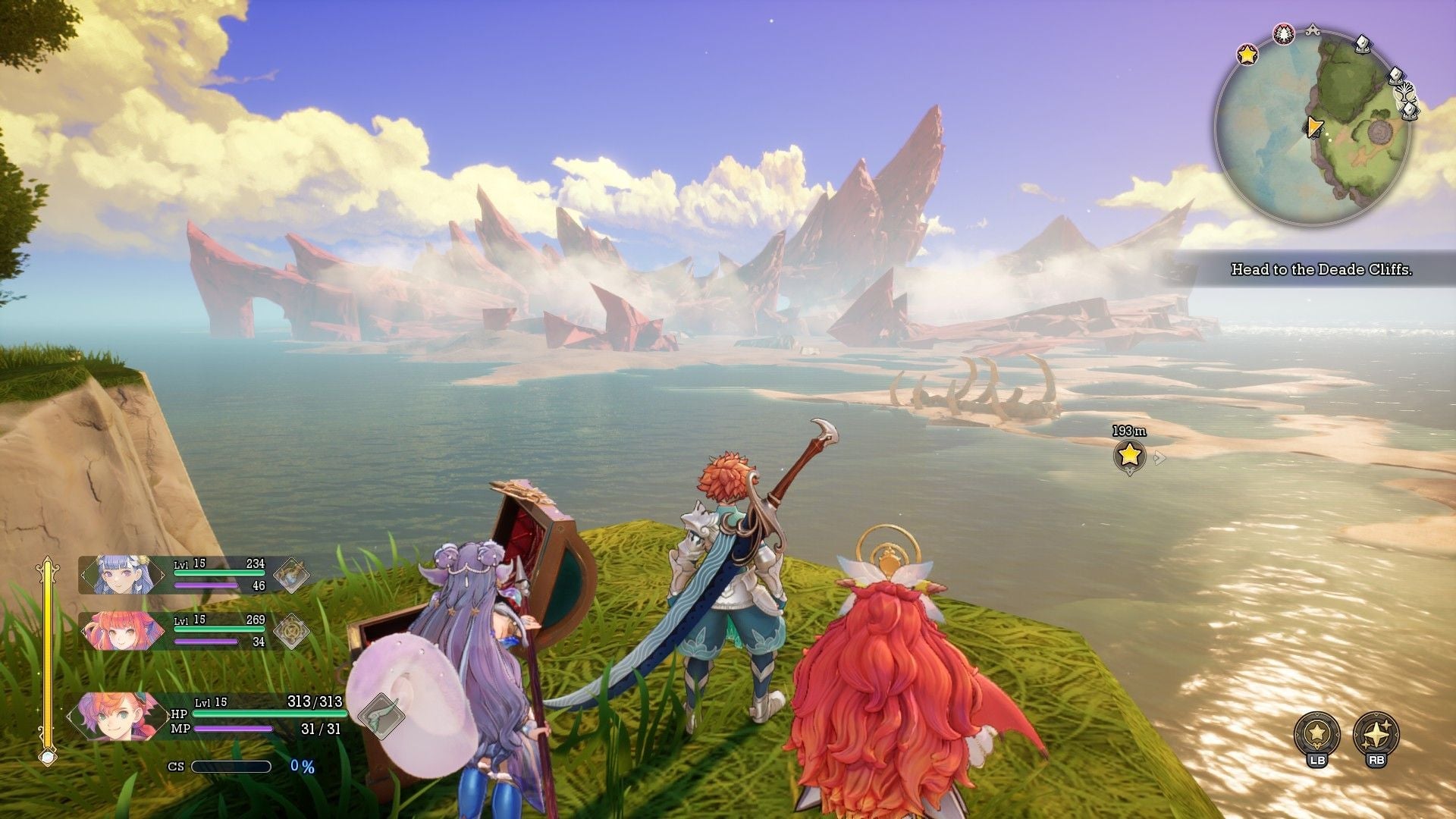Select the yellow star quest marker on minimap

[1246, 55]
